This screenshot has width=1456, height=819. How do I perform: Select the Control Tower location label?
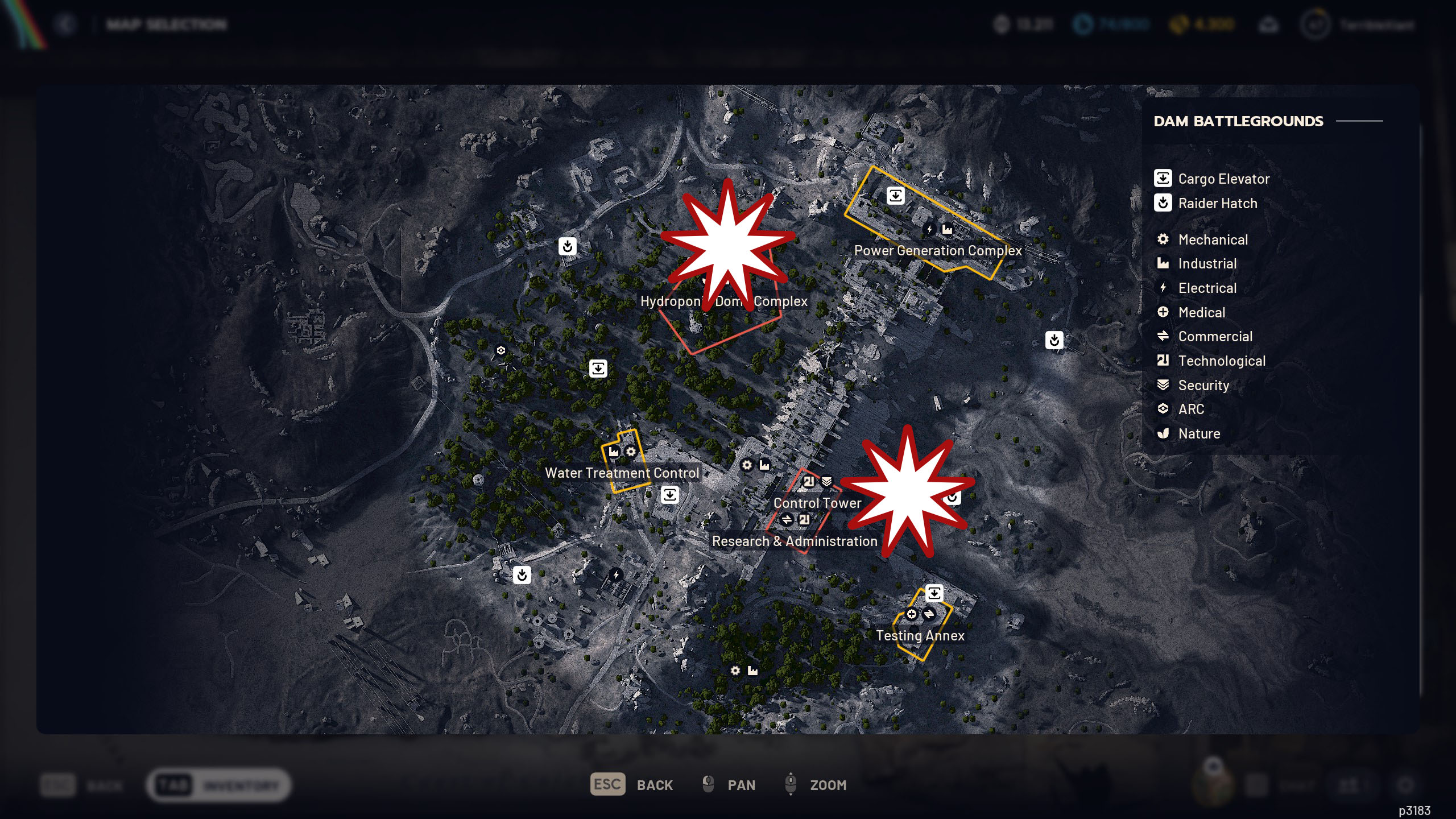pyautogui.click(x=817, y=503)
